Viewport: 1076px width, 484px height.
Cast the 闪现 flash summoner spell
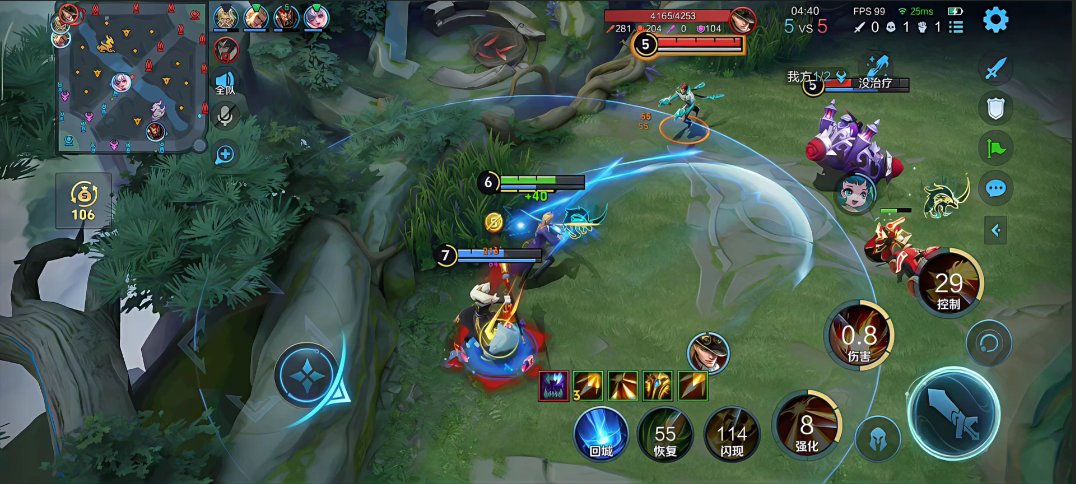[x=732, y=434]
